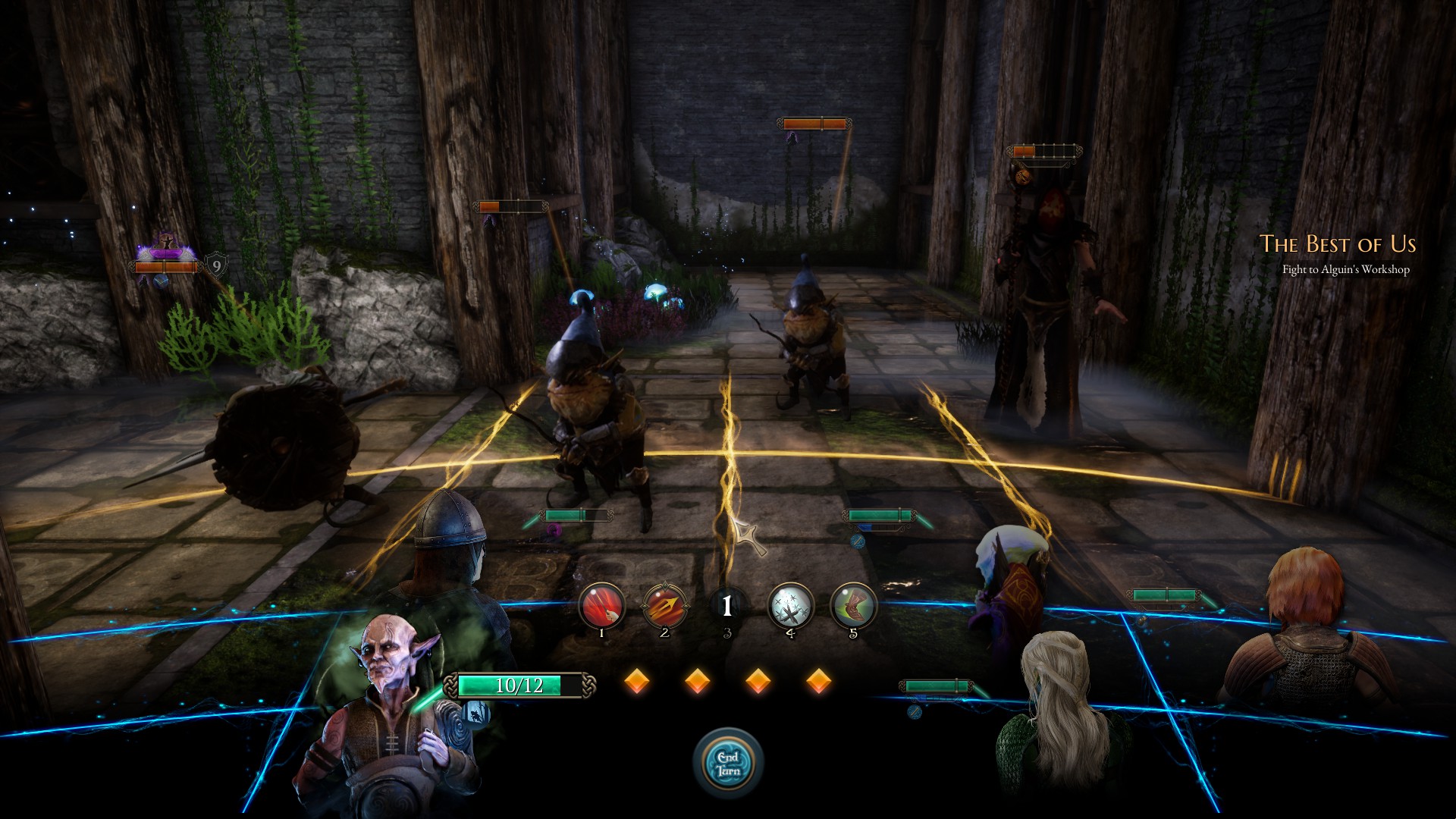Select the cooldown ability showing 1

727,606
